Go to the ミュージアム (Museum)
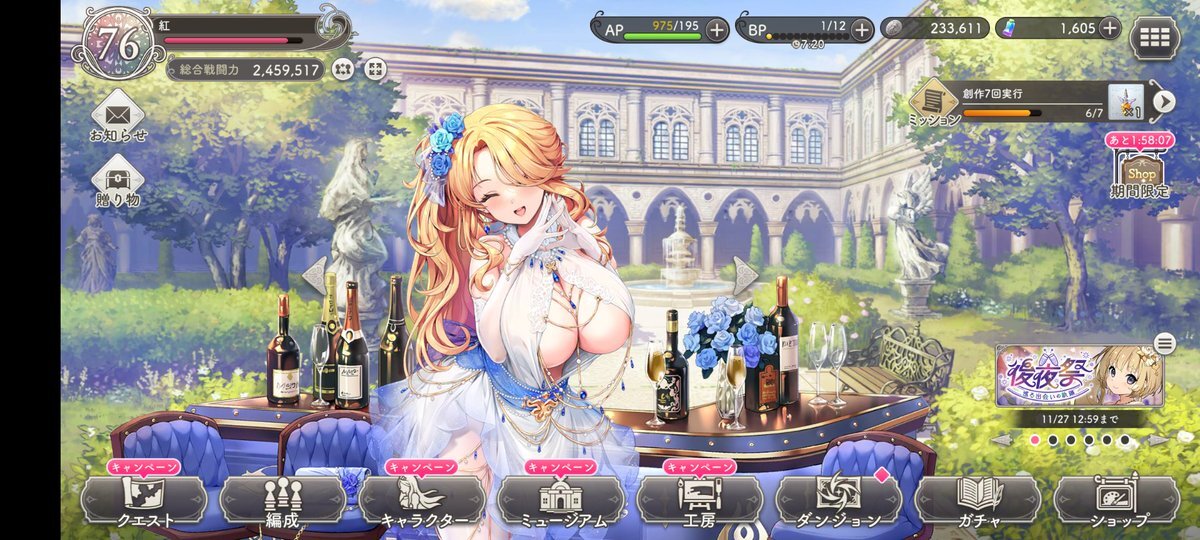 tap(561, 499)
